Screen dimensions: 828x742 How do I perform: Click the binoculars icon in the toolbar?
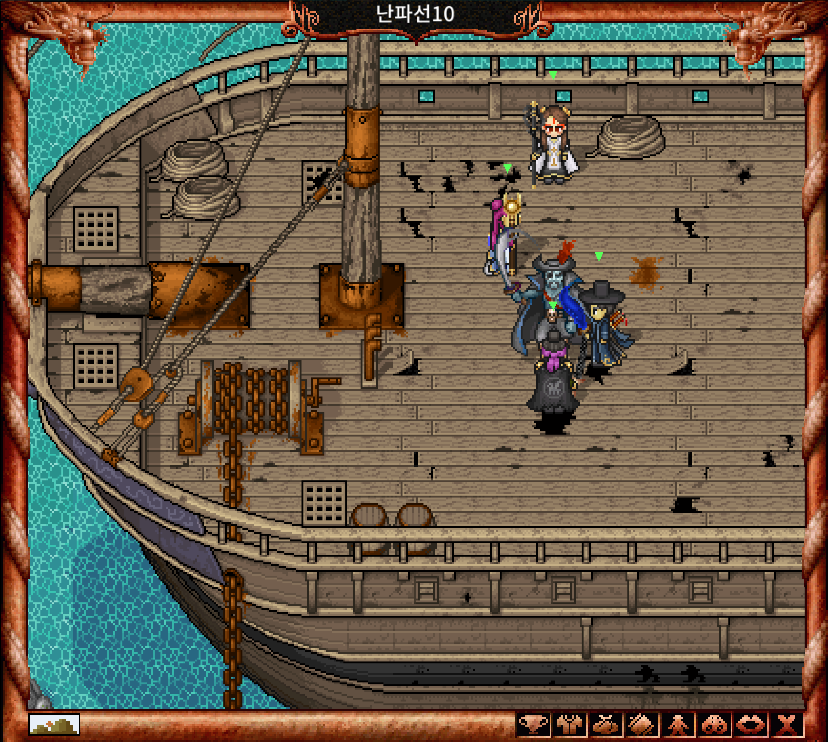tap(714, 724)
